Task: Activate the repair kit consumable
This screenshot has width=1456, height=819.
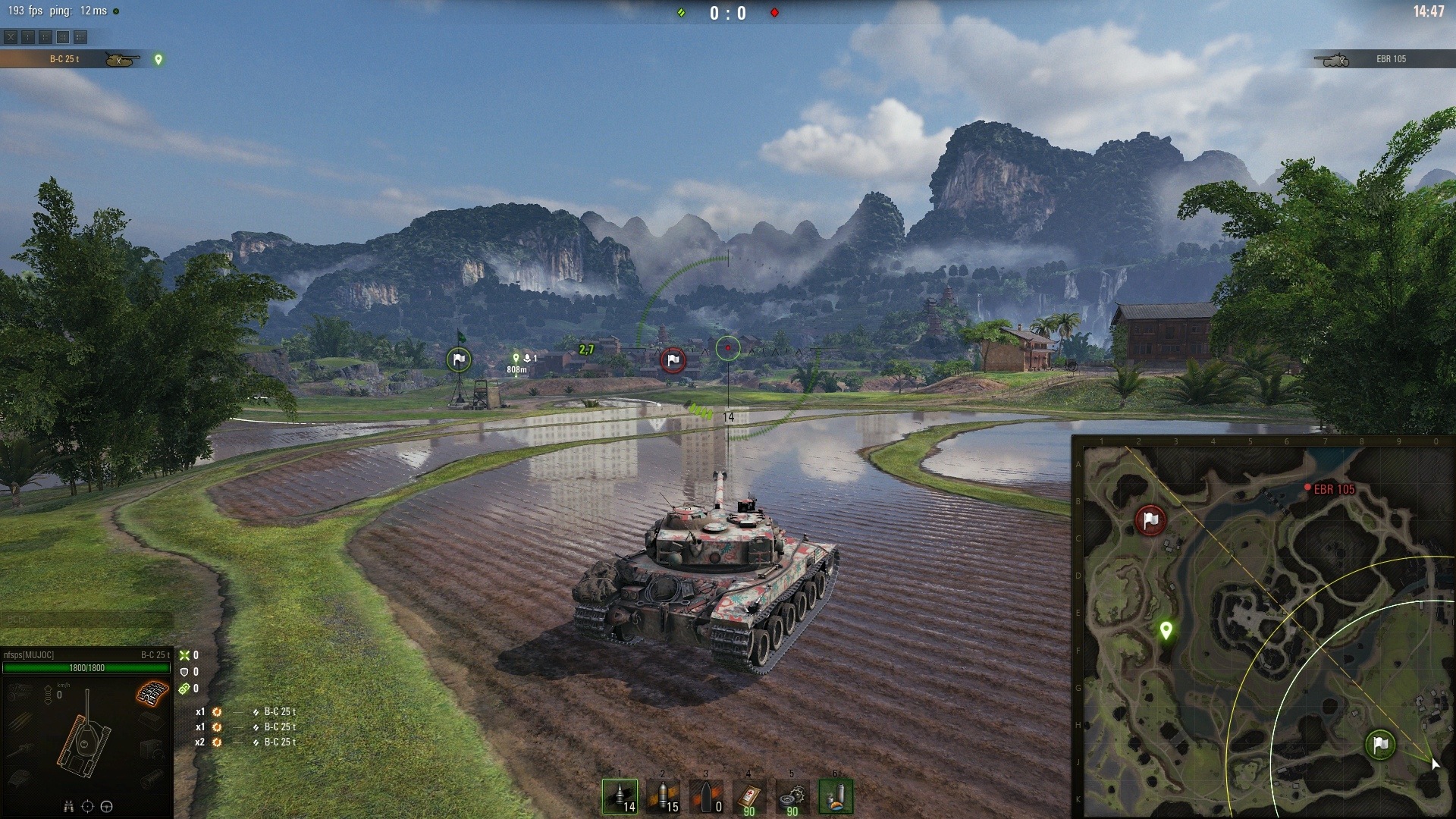Action: 792,797
